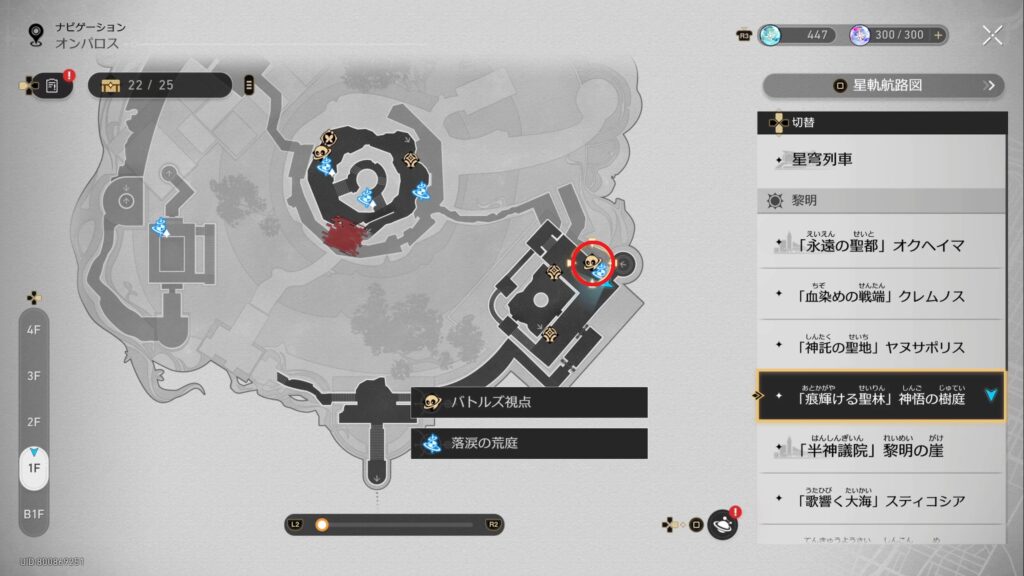Click the map zoom slider handle
The width and height of the screenshot is (1024, 576).
click(x=322, y=524)
